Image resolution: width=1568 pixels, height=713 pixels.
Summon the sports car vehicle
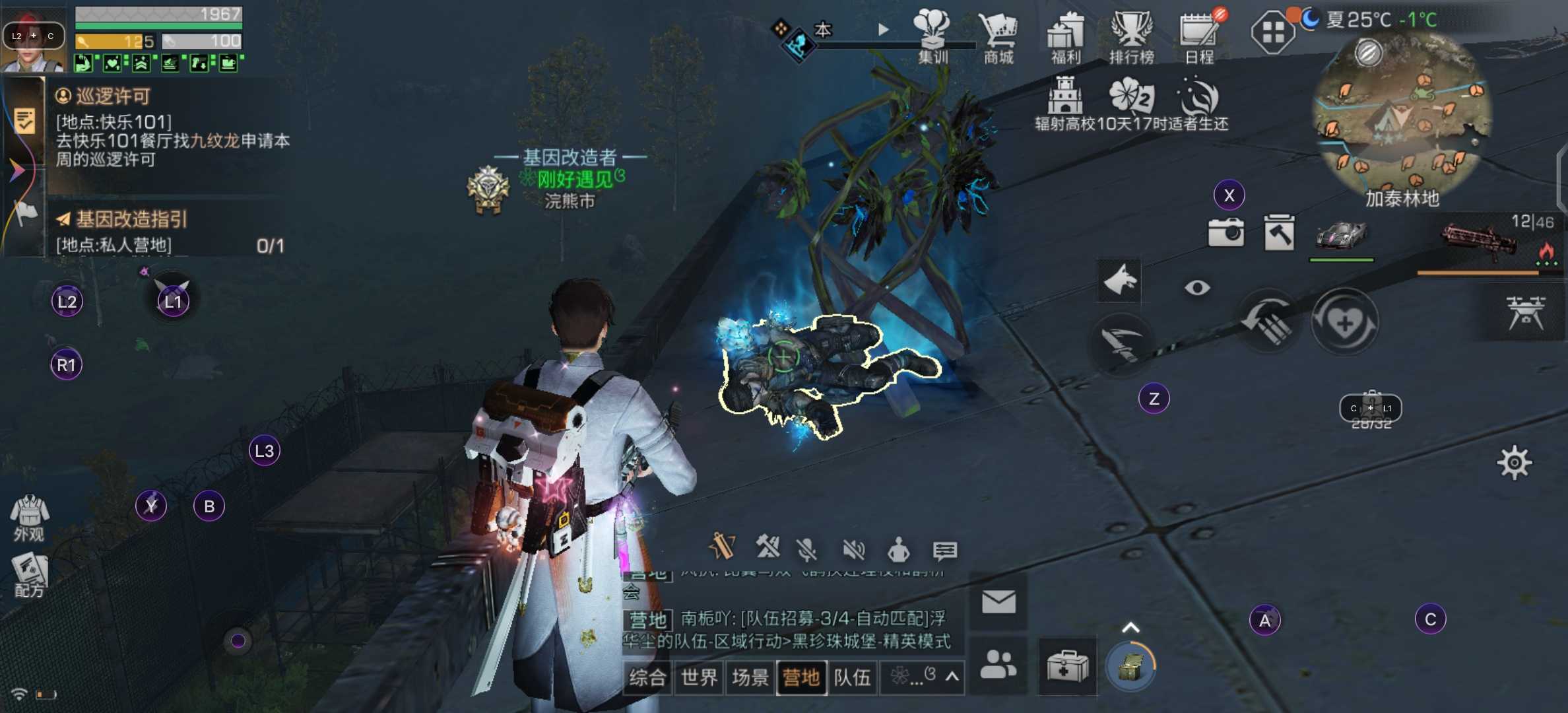click(x=1341, y=234)
